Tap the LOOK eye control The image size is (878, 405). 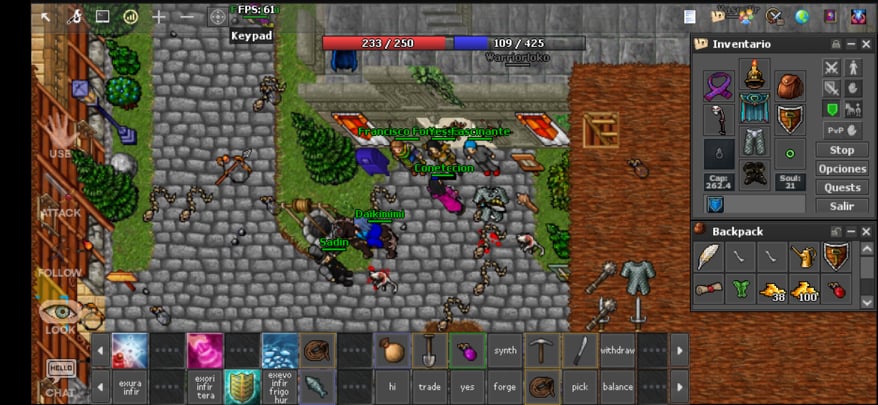pos(59,314)
